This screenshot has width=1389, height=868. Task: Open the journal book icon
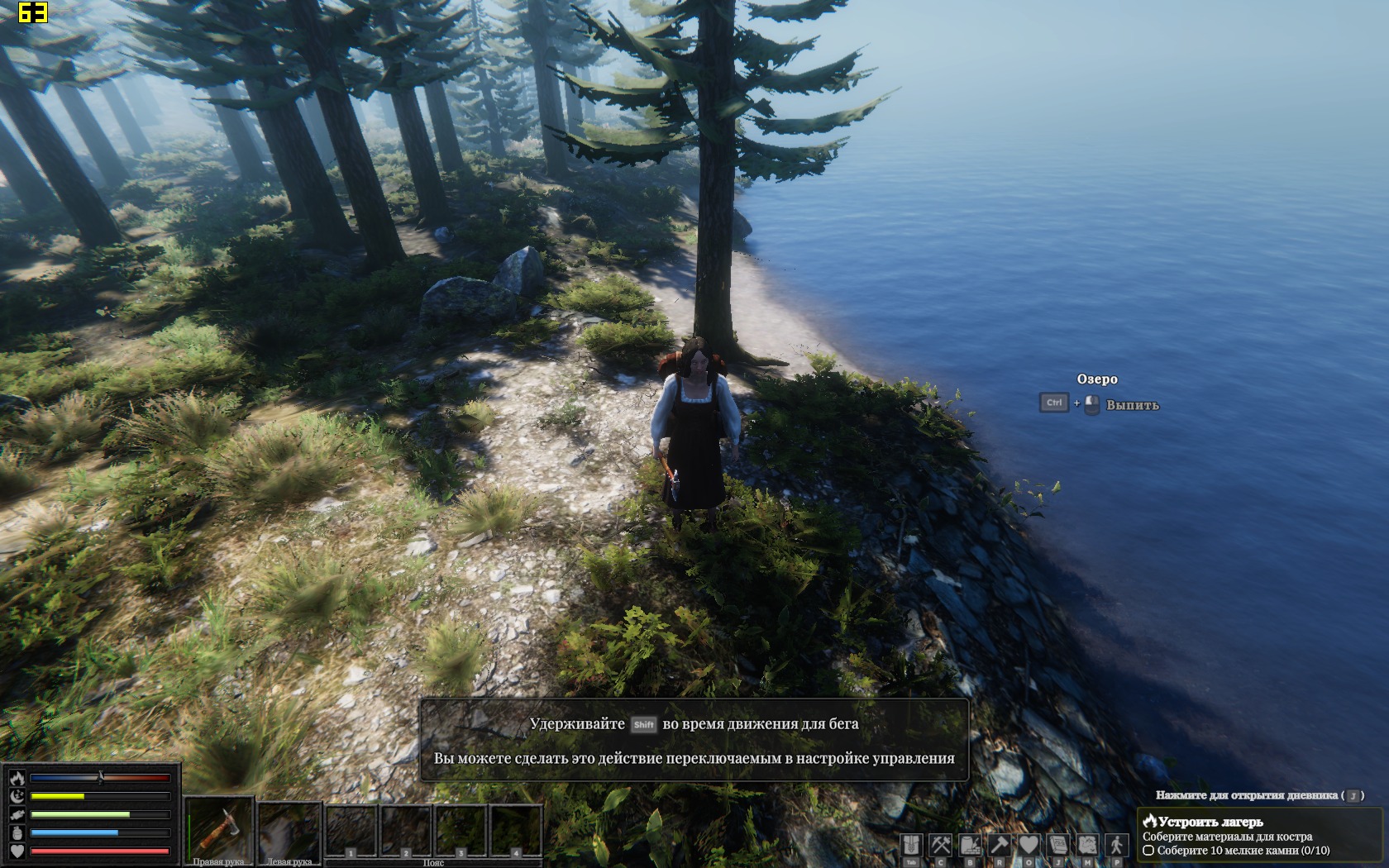click(x=1058, y=845)
